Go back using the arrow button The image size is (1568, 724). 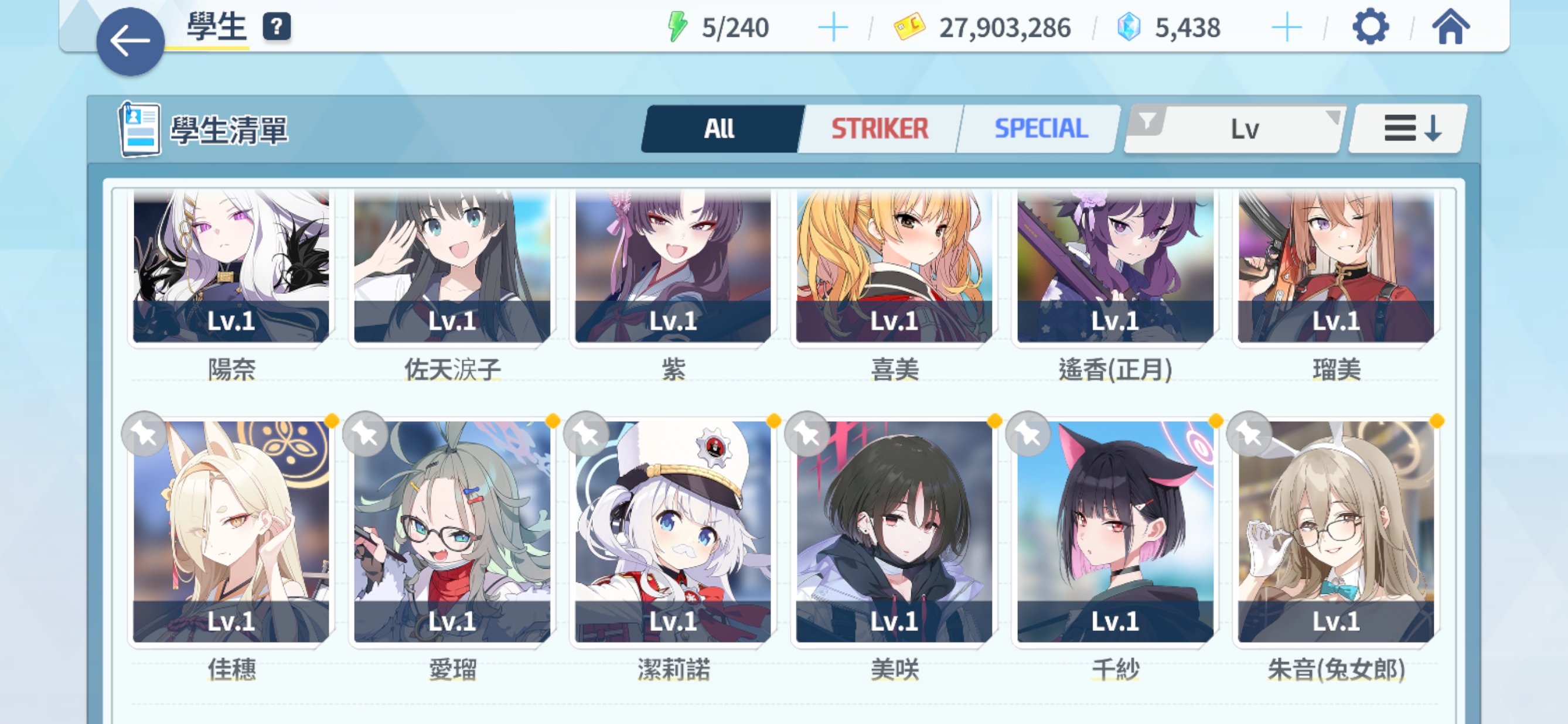click(x=129, y=42)
